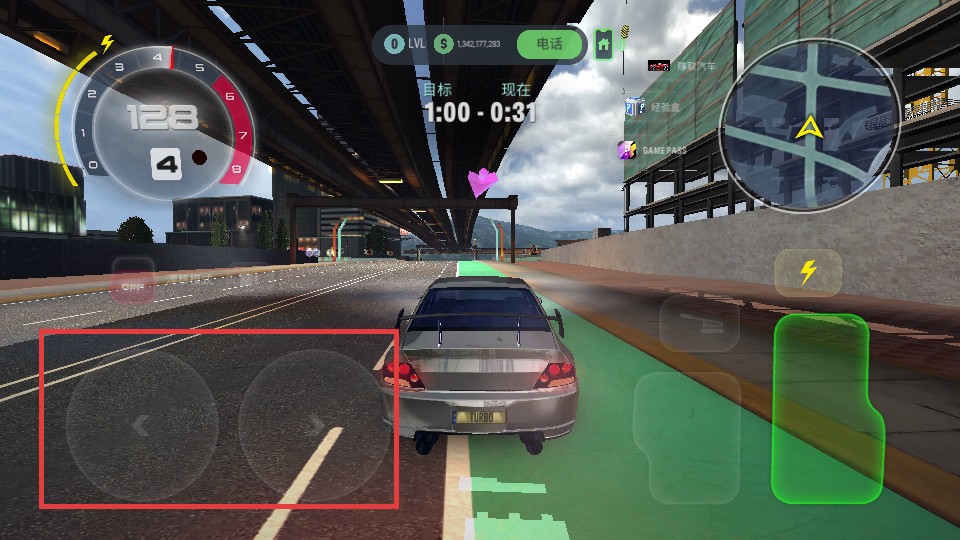Tap the green 电话 phone button
The width and height of the screenshot is (960, 540).
tap(549, 44)
